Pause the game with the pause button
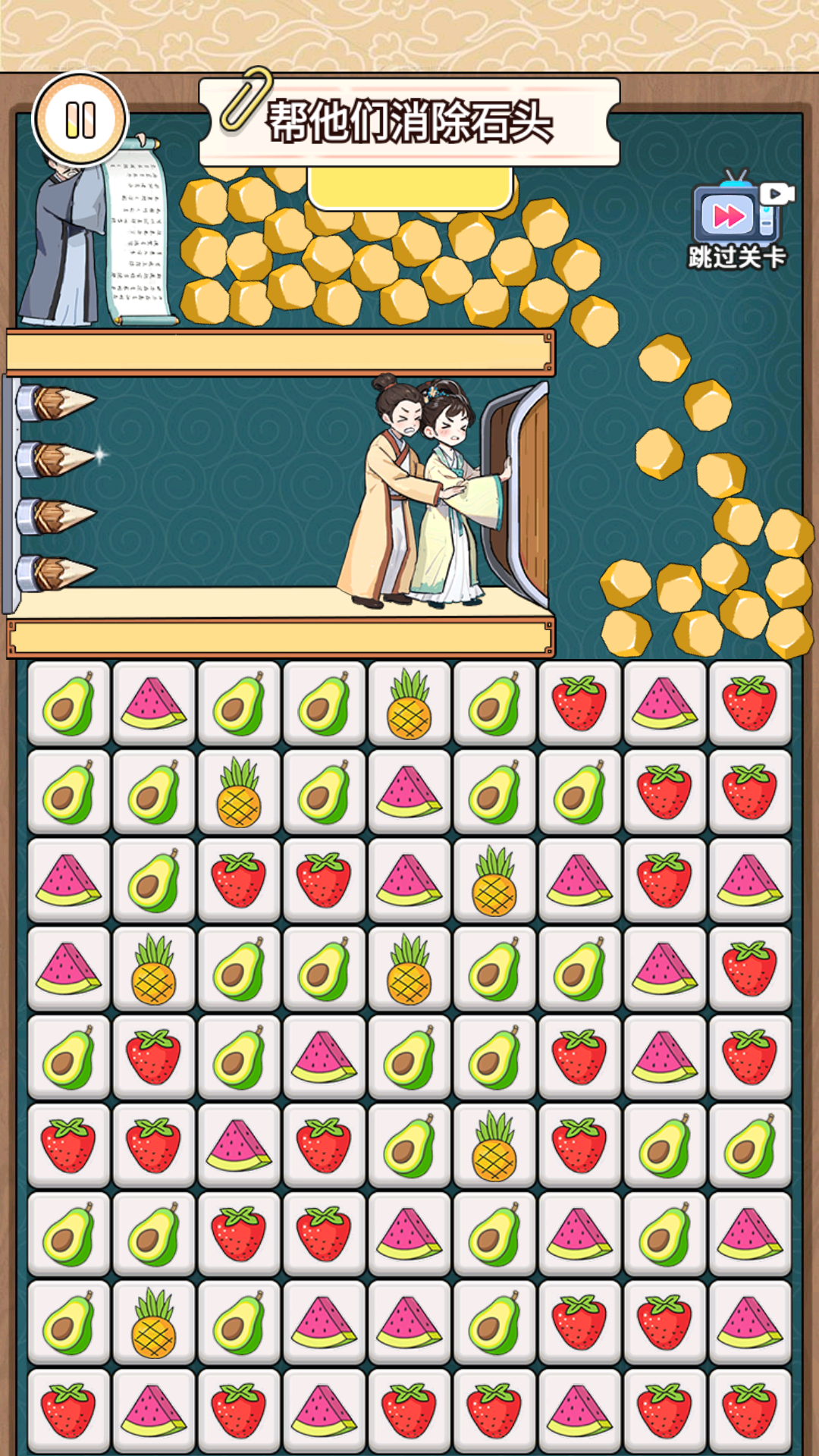The image size is (819, 1456). [x=80, y=120]
